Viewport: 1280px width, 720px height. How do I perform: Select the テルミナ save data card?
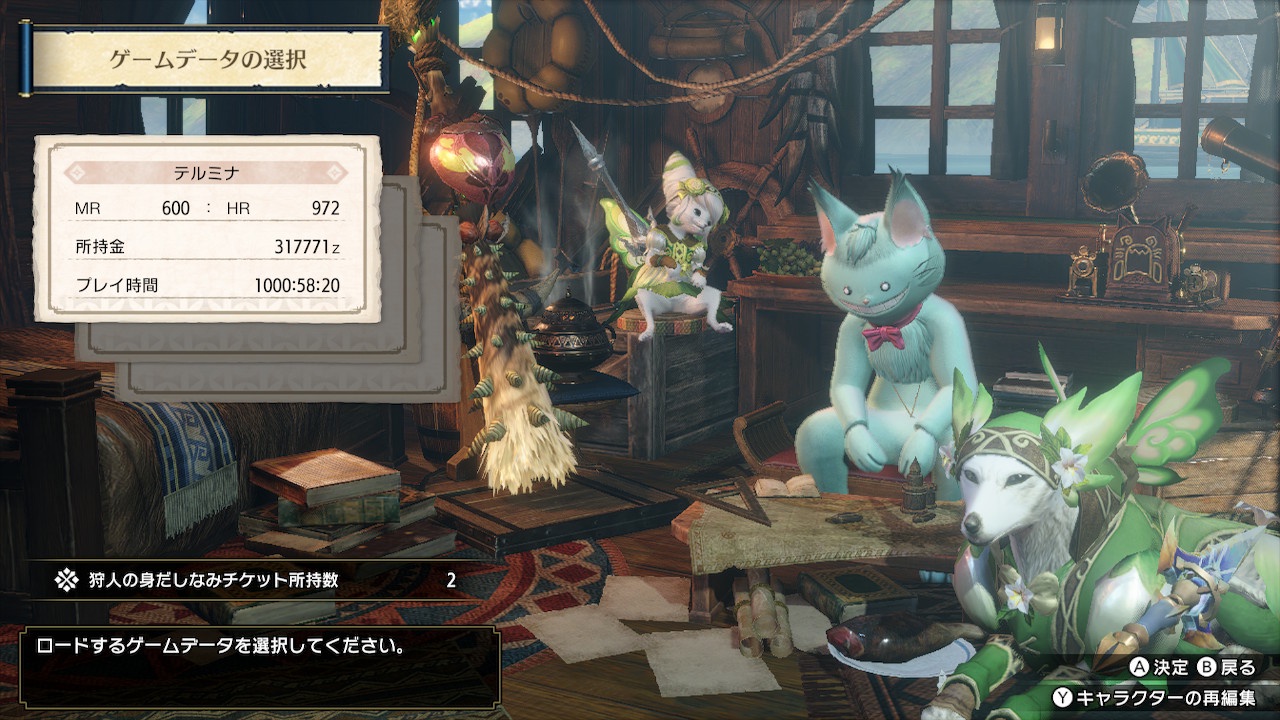coord(207,229)
